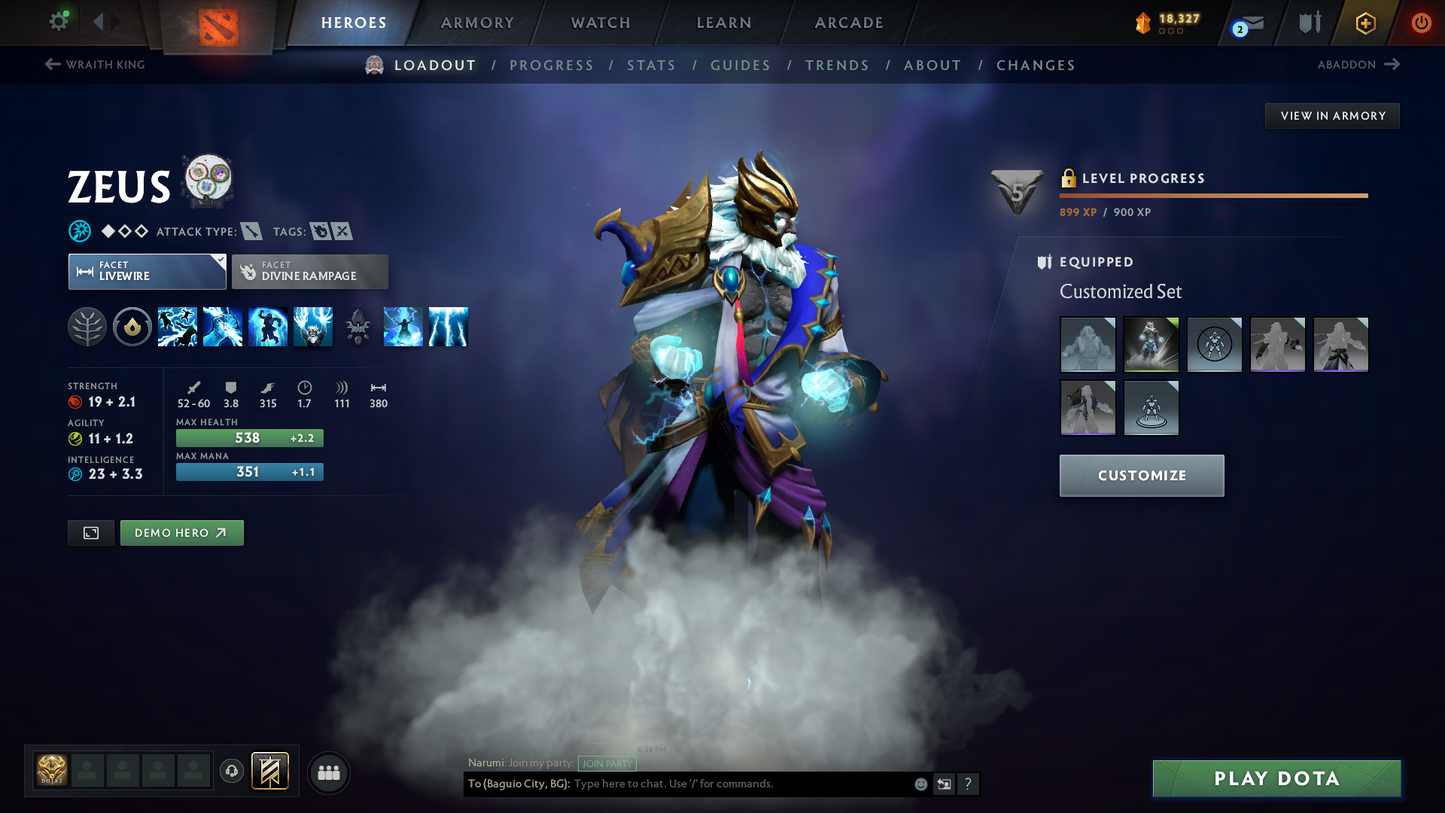The height and width of the screenshot is (813, 1445).
Task: Select the Divine Rampage facet
Action: pos(310,271)
